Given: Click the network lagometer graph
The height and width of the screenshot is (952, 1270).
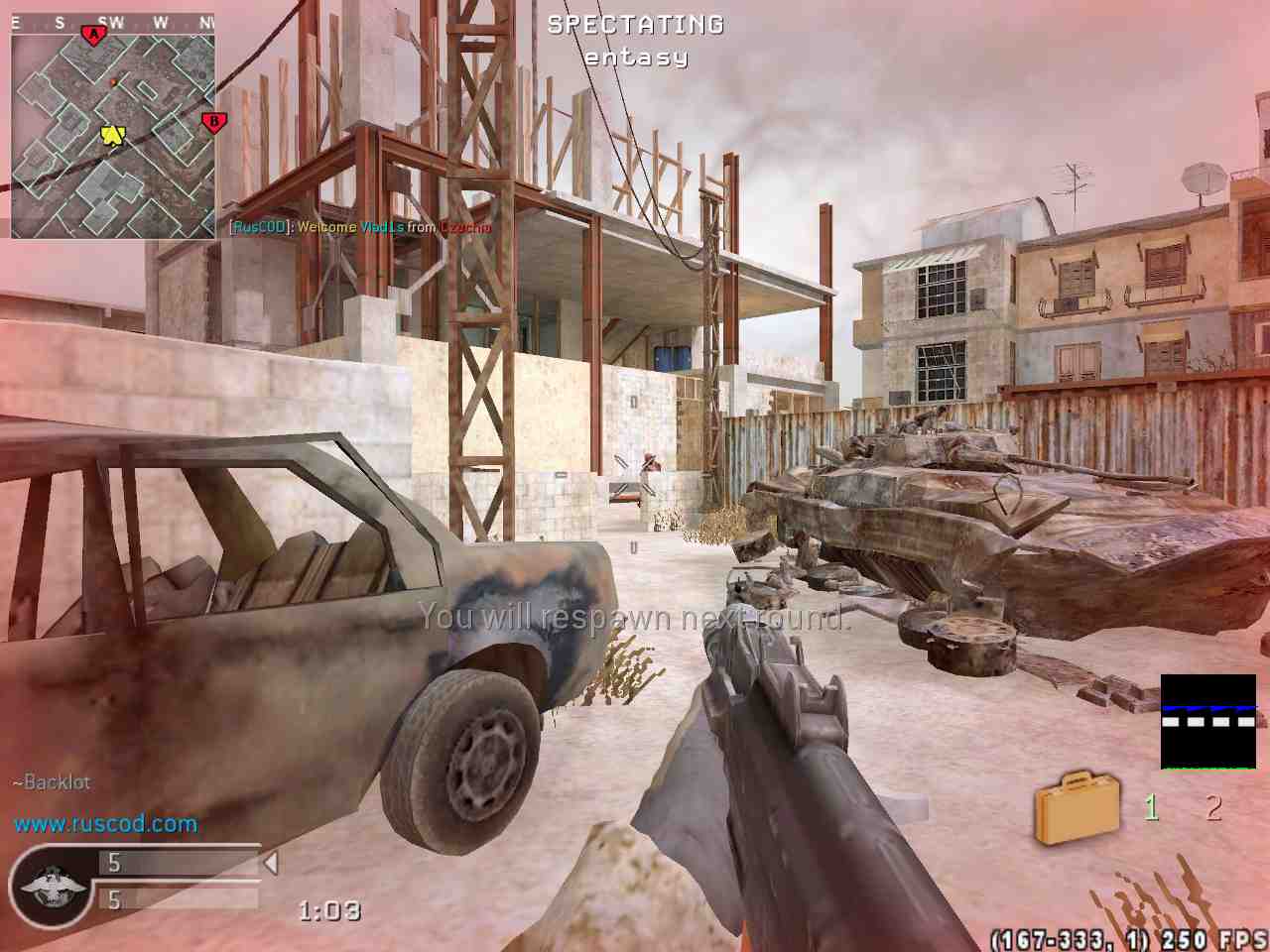Looking at the screenshot, I should (1207, 722).
